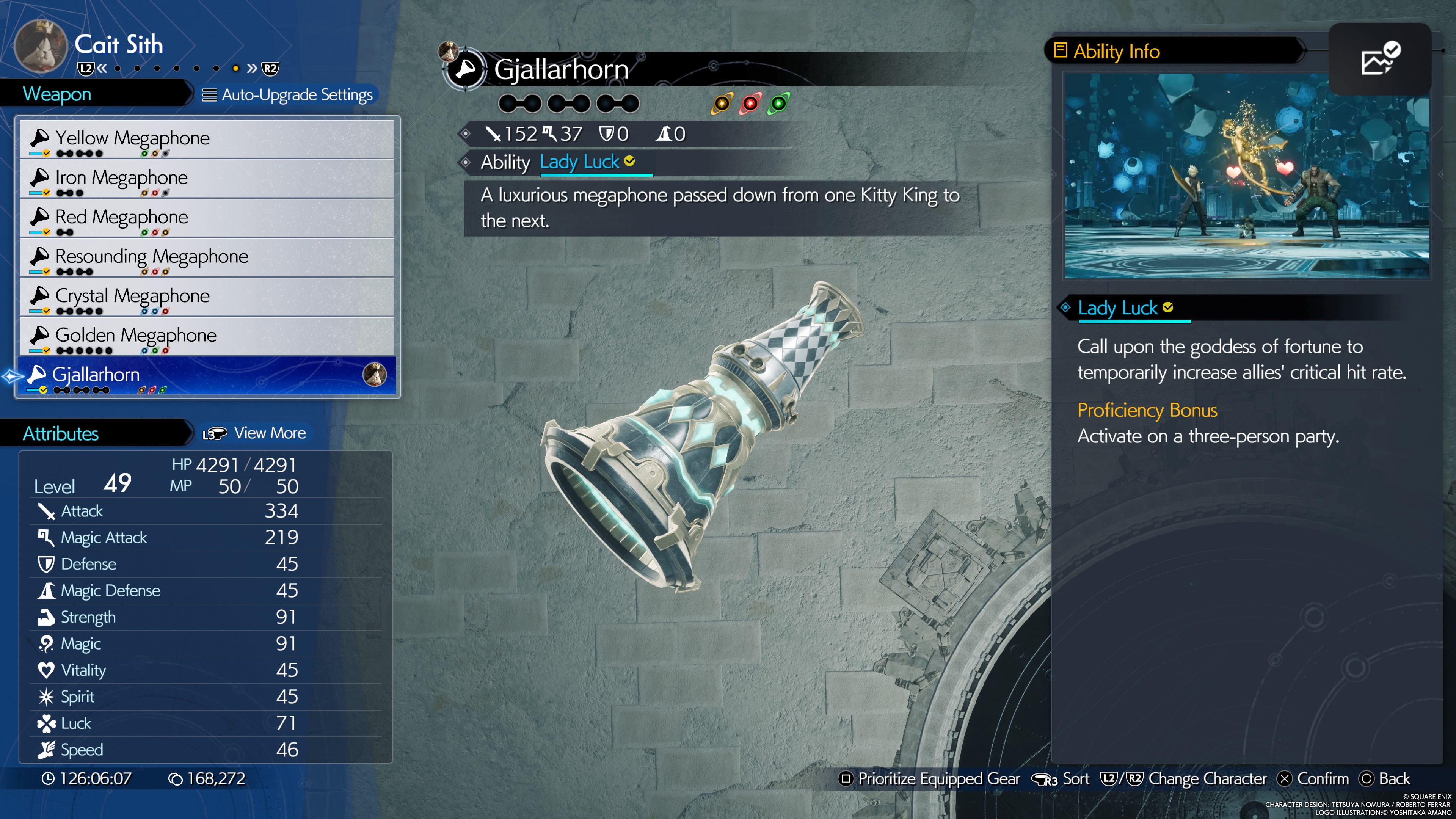Choose Prioritize Equipped Gear option

[x=929, y=779]
